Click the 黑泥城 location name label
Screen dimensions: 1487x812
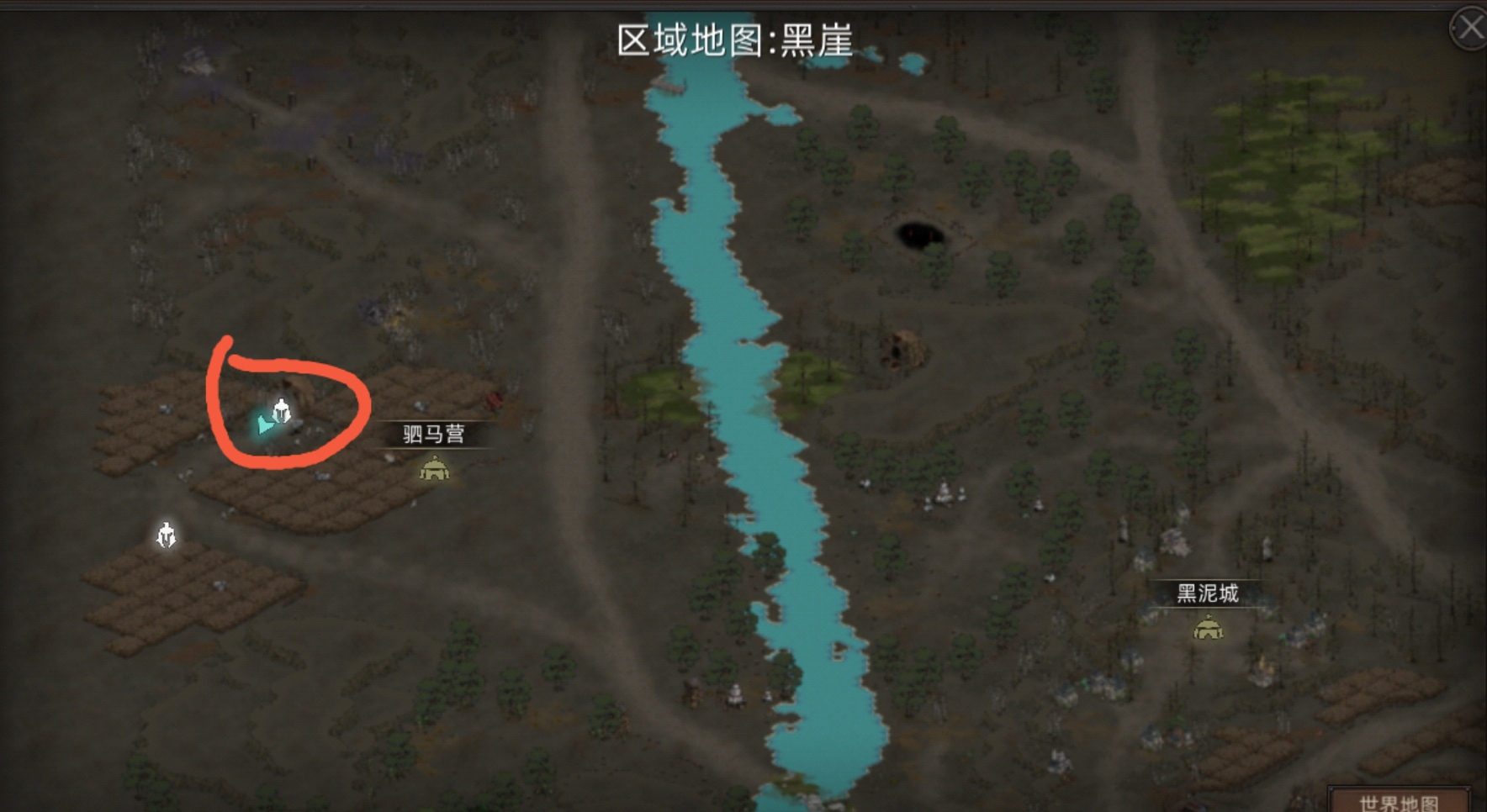[x=1209, y=591]
